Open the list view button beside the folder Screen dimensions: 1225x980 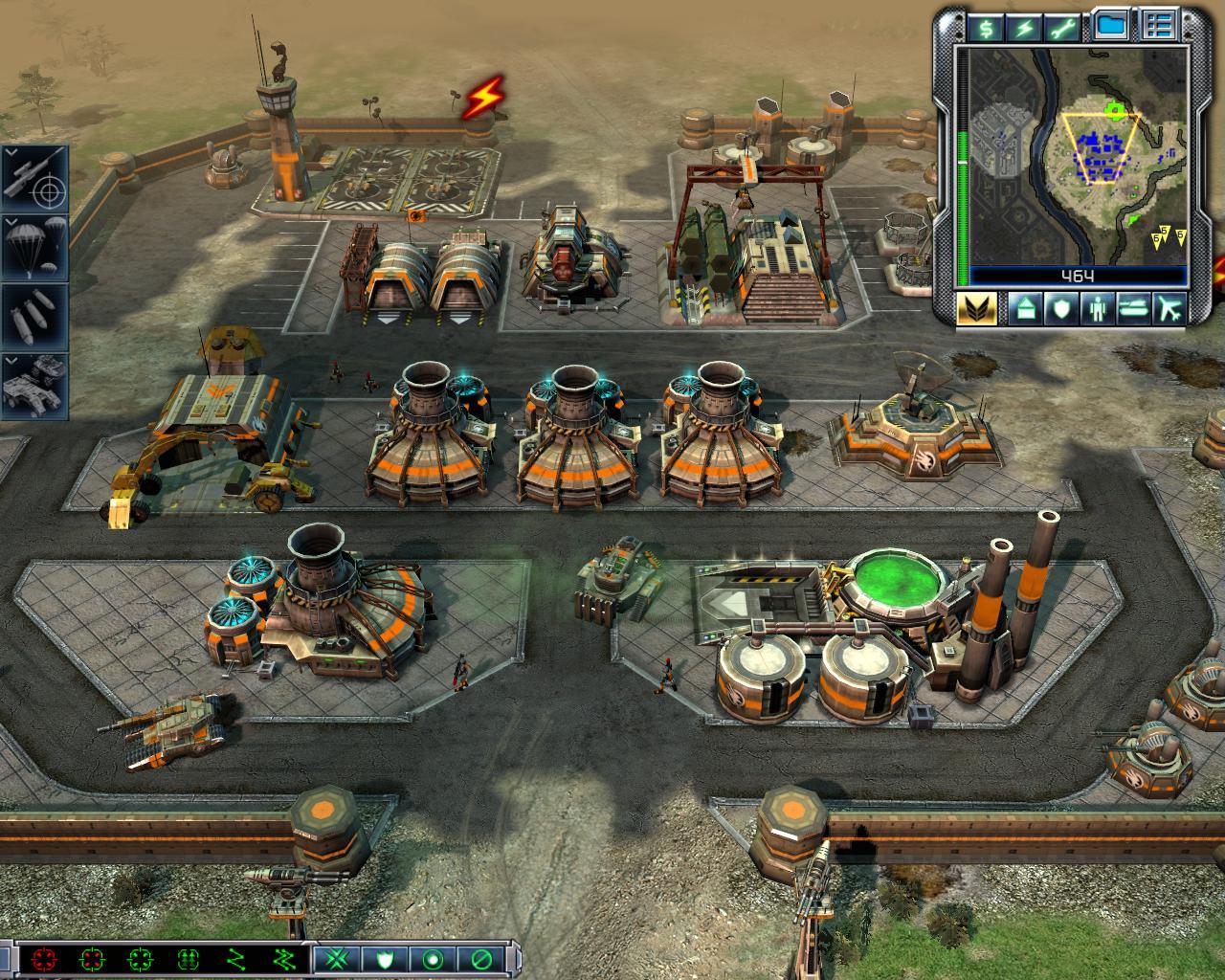point(1160,26)
